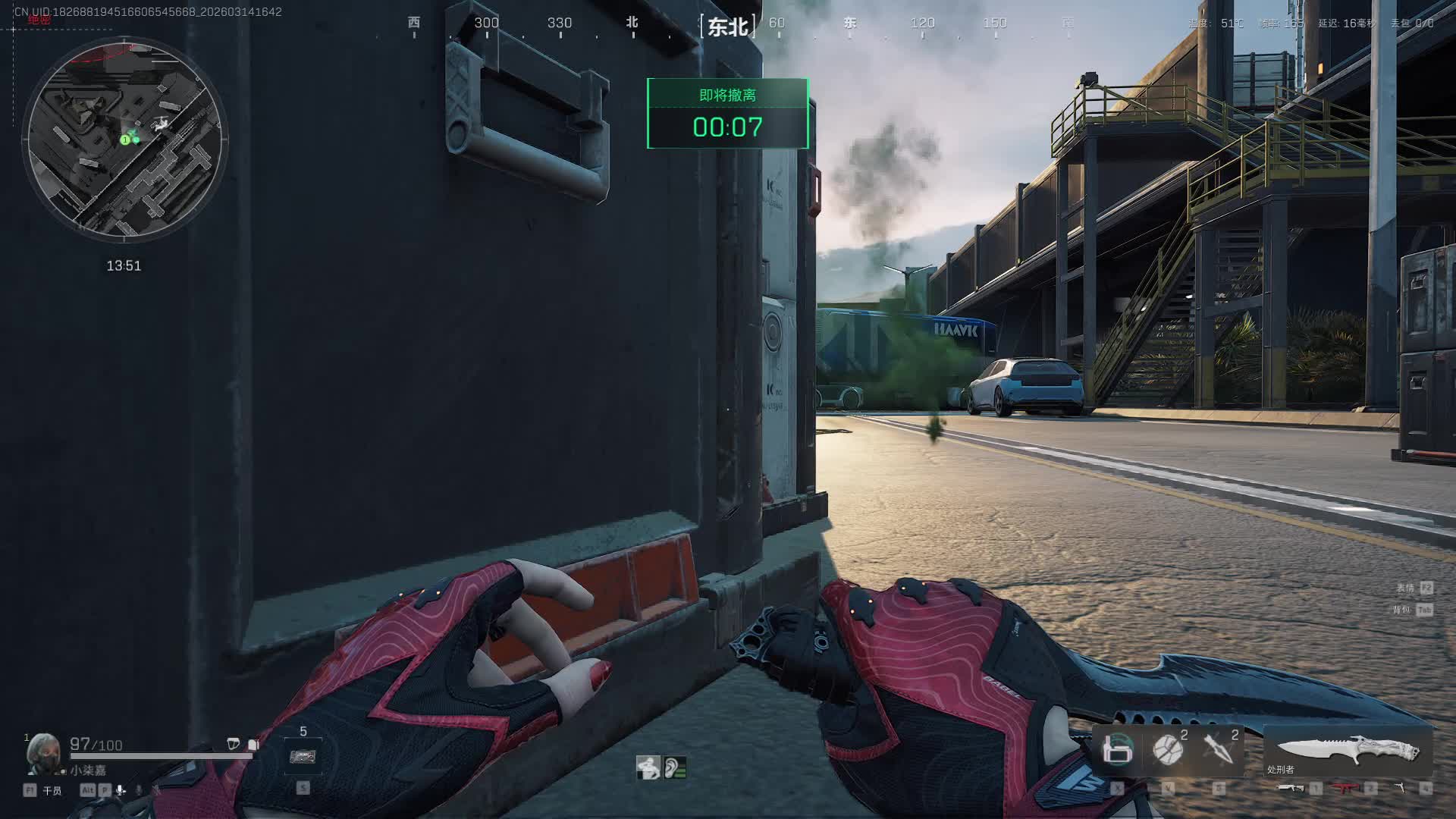
Task: Click the ear hearing status icon
Action: coord(674,767)
